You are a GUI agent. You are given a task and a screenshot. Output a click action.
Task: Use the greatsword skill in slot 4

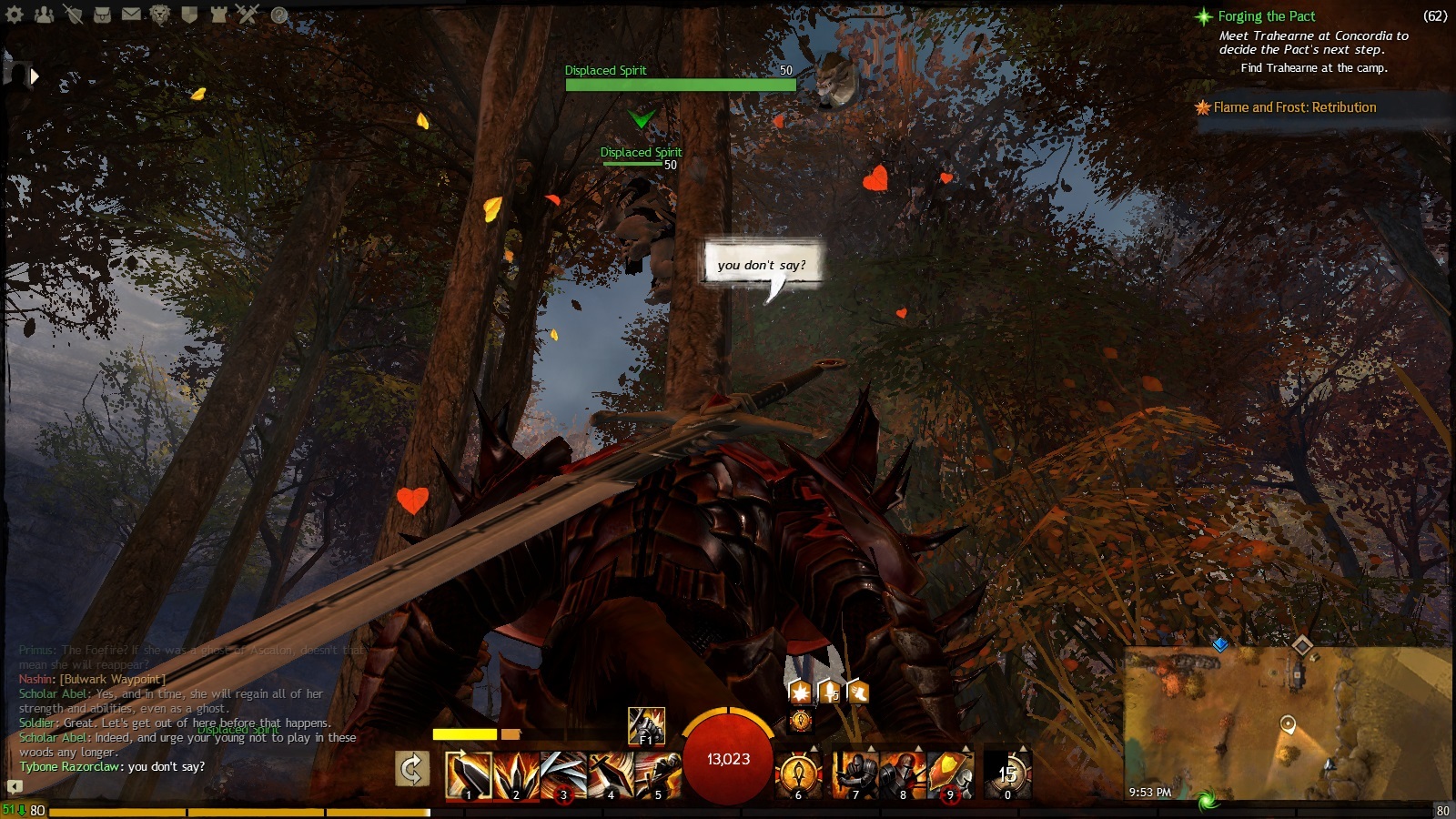(611, 776)
